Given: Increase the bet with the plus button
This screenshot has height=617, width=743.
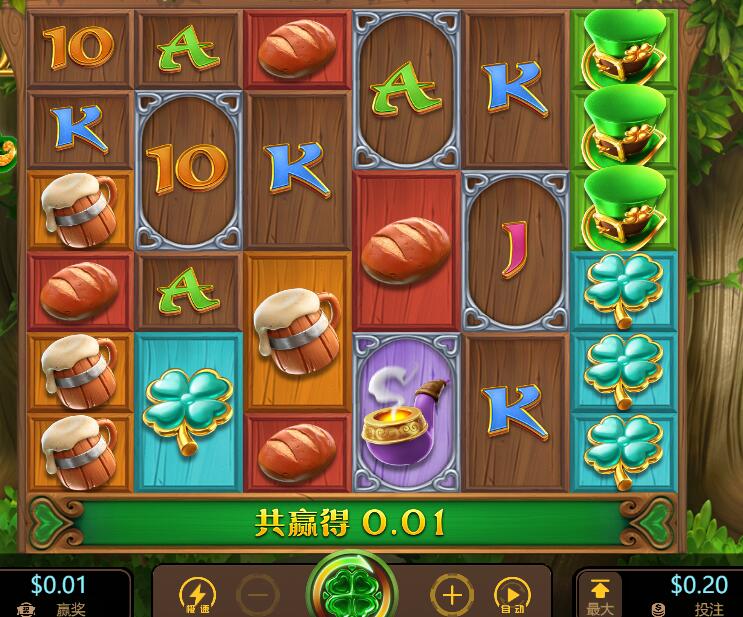Looking at the screenshot, I should (452, 596).
